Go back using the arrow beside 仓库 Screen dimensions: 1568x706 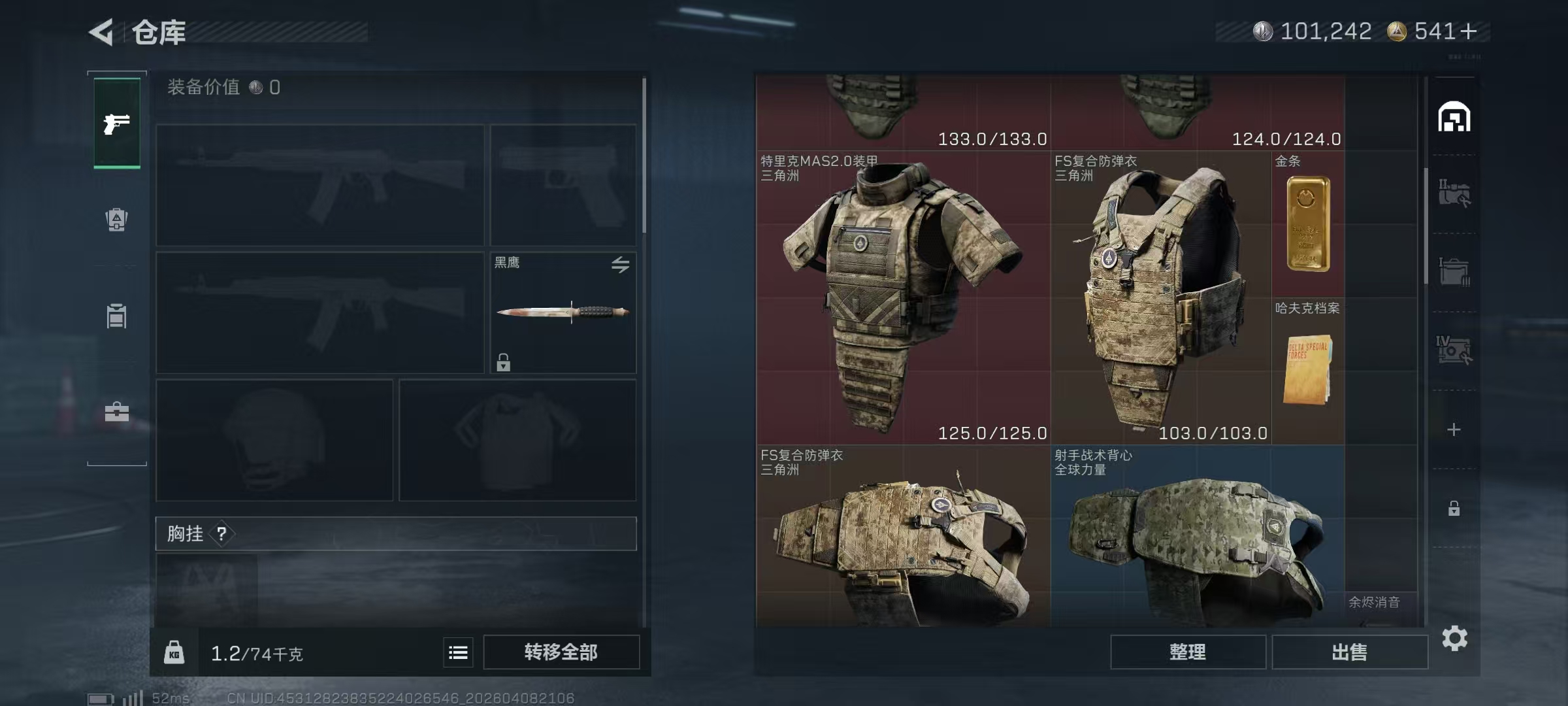coord(102,31)
